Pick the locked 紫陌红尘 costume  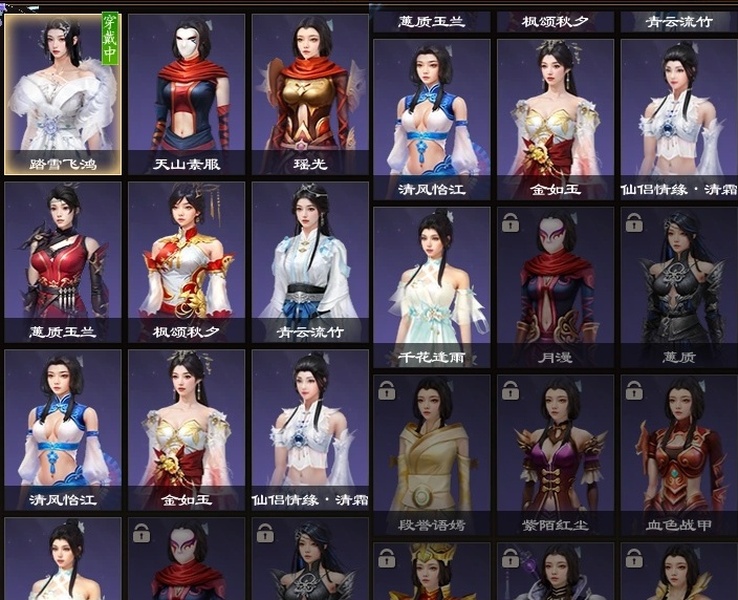coord(555,453)
